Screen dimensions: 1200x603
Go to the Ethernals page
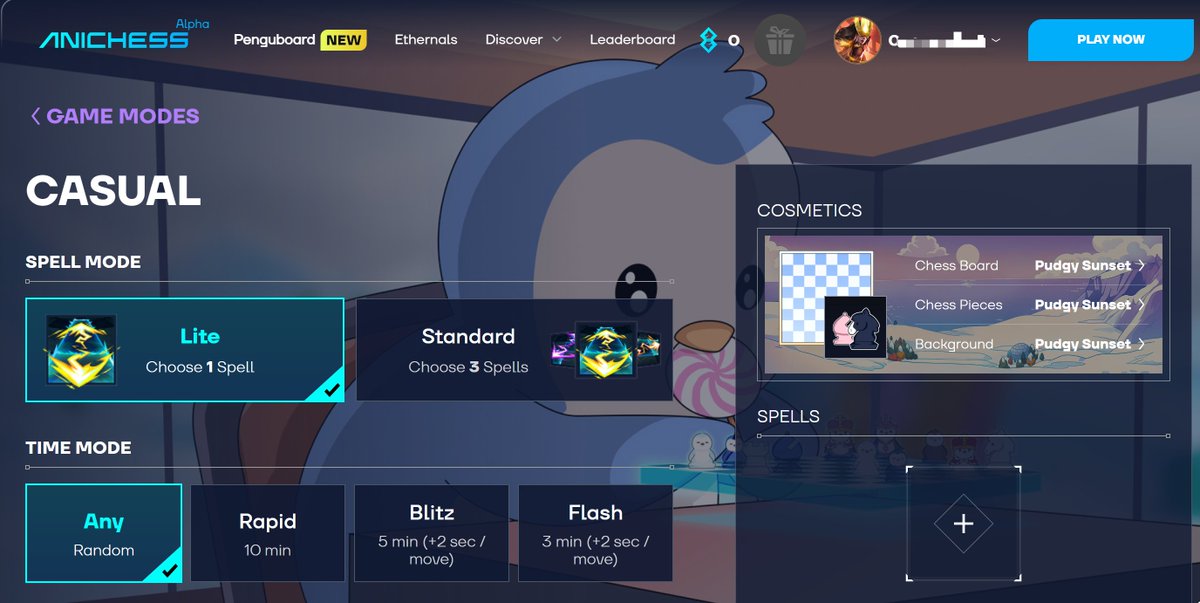click(x=426, y=40)
